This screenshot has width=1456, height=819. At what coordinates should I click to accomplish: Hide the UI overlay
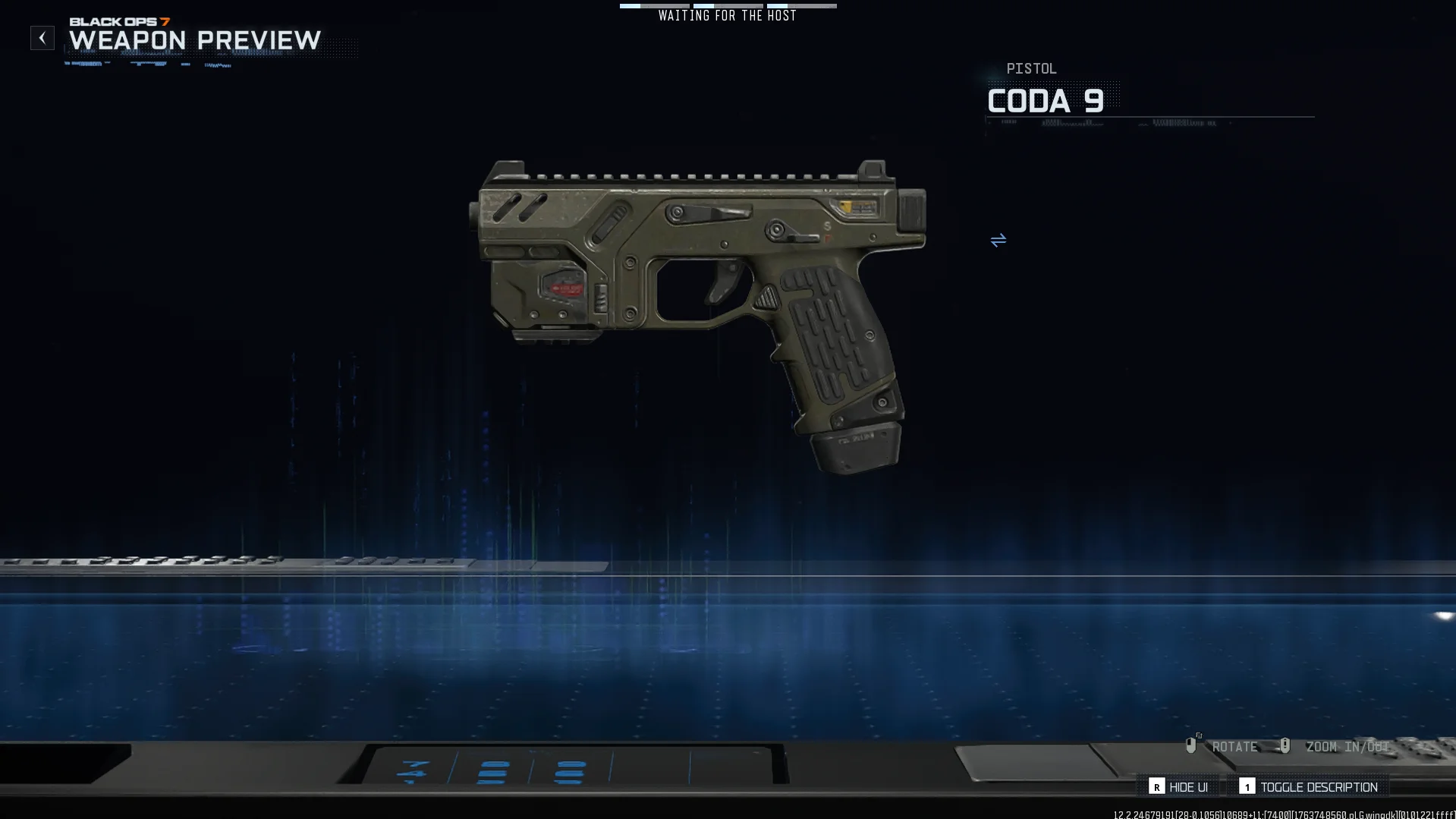(1179, 787)
